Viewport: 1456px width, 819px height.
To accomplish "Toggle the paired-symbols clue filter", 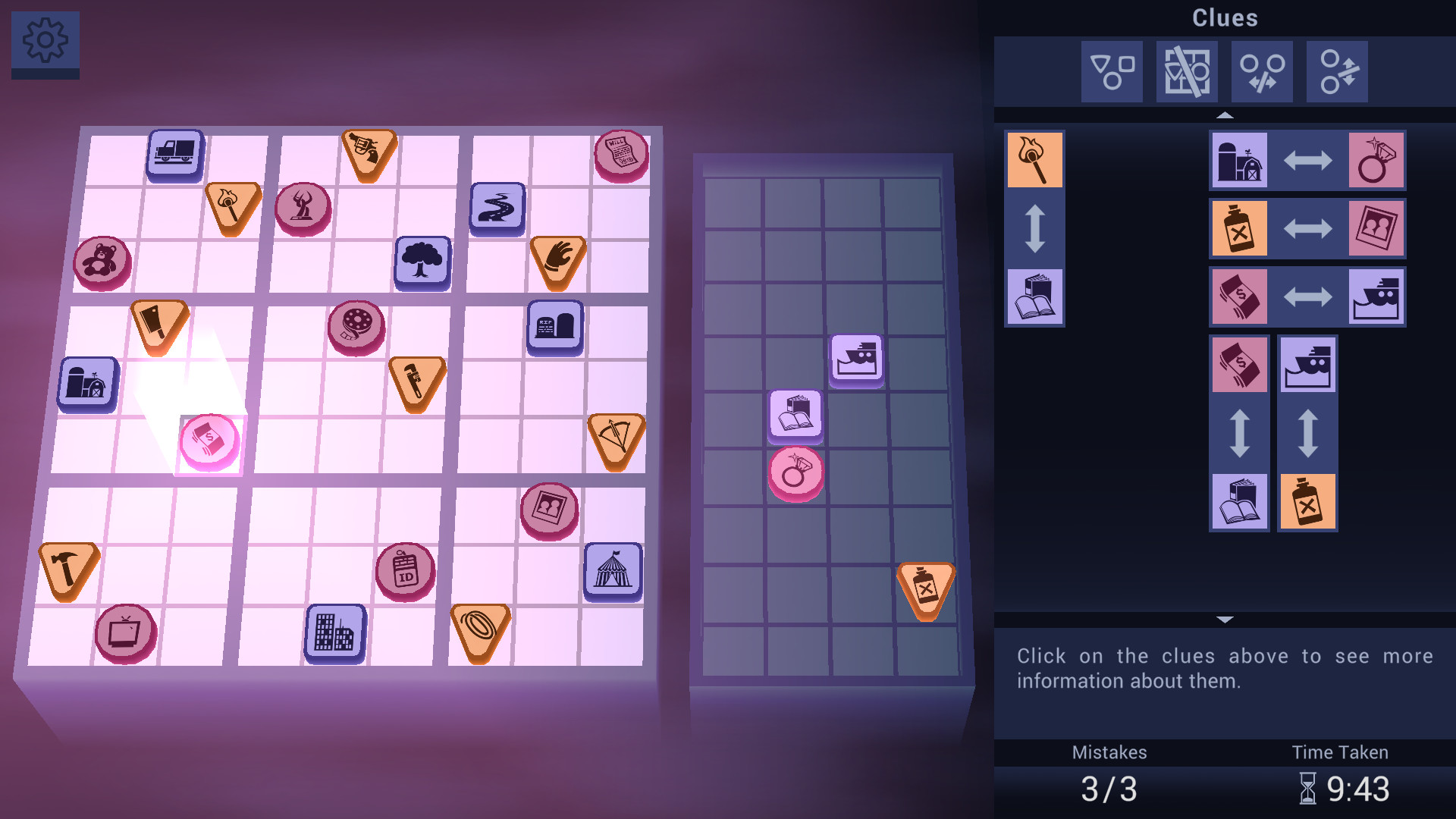I will tap(1261, 72).
